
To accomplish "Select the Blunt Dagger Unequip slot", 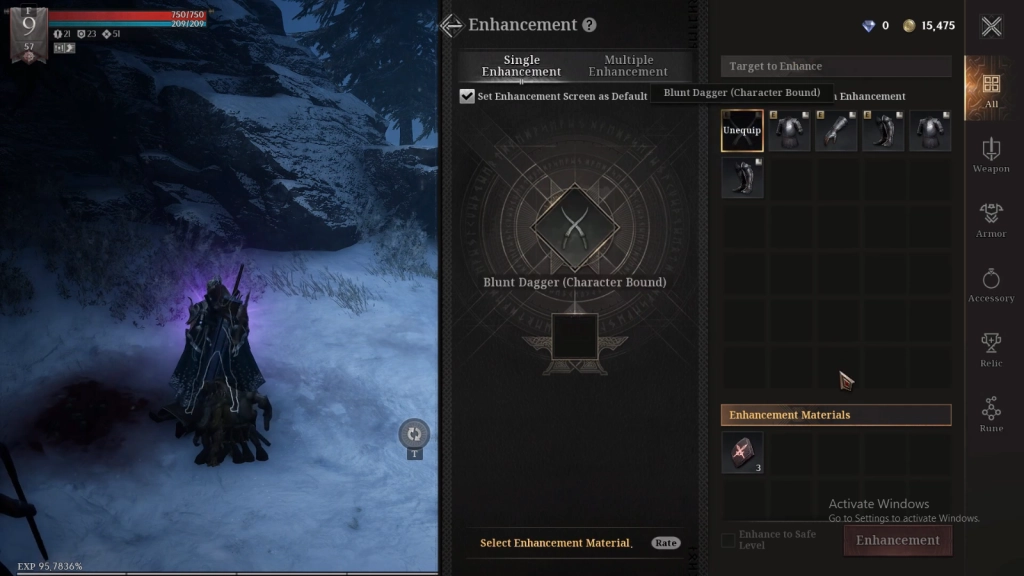I will point(742,131).
